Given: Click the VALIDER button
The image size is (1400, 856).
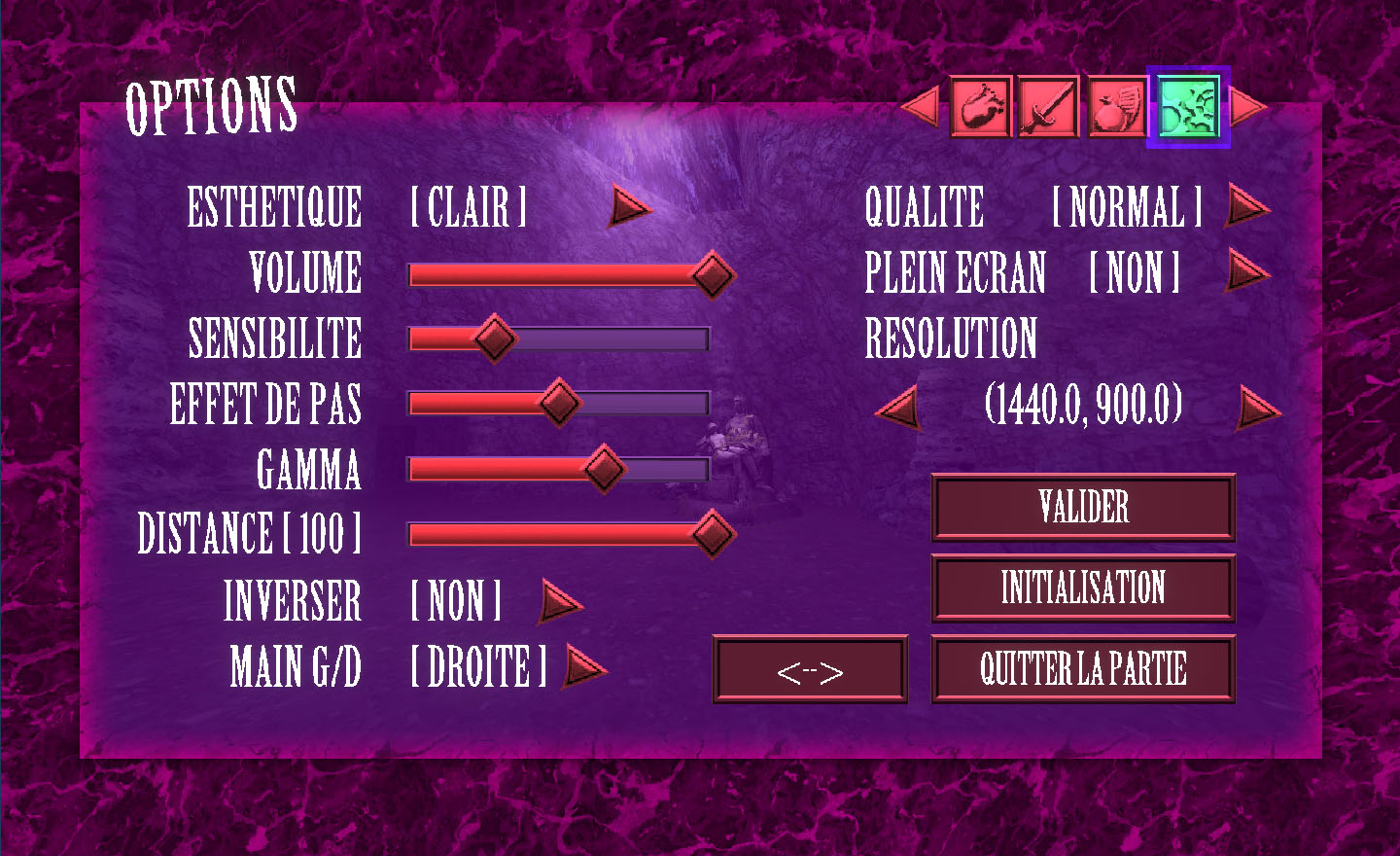Looking at the screenshot, I should (x=1083, y=507).
